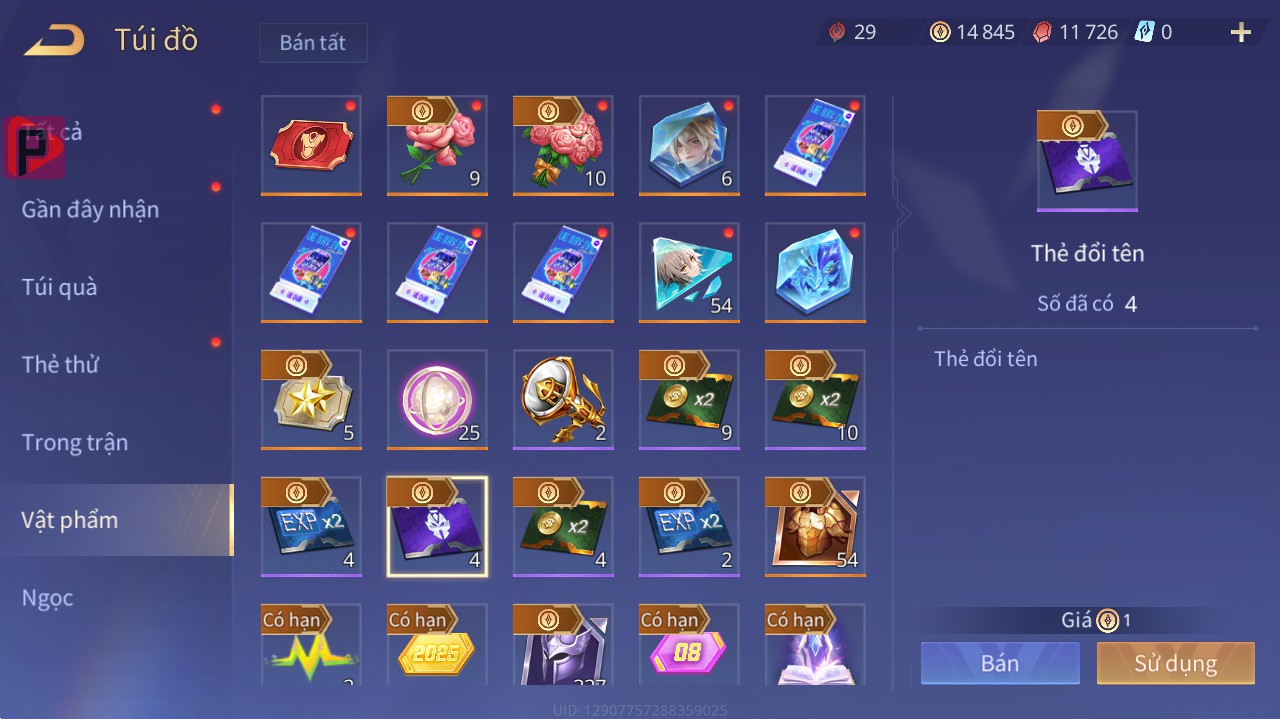Image resolution: width=1280 pixels, height=719 pixels.
Task: Tap the Bán tất button
Action: pos(313,43)
